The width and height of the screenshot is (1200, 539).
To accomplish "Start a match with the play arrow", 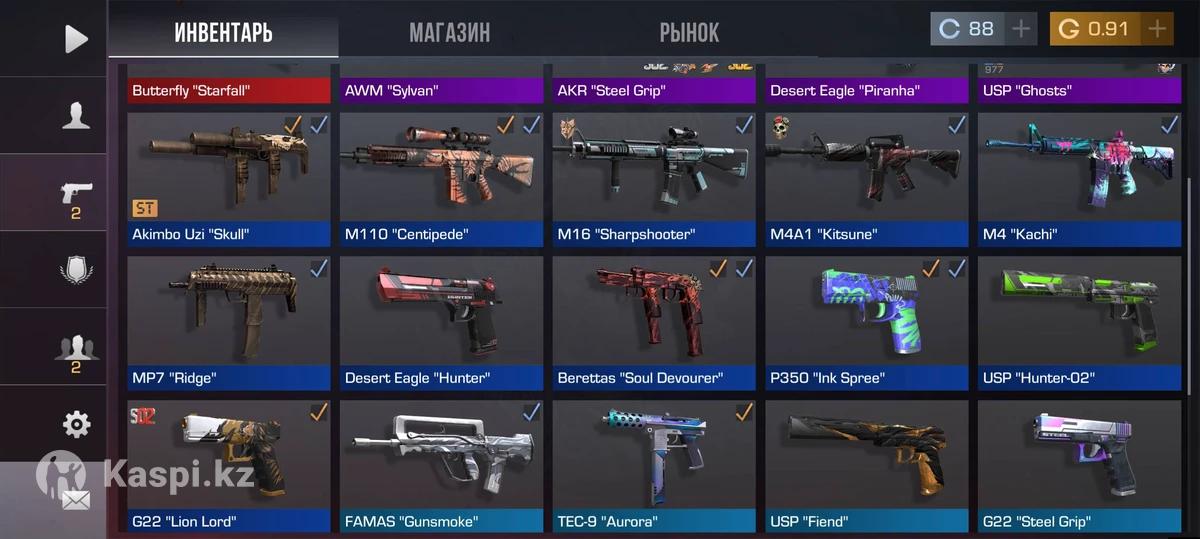I will pos(76,39).
